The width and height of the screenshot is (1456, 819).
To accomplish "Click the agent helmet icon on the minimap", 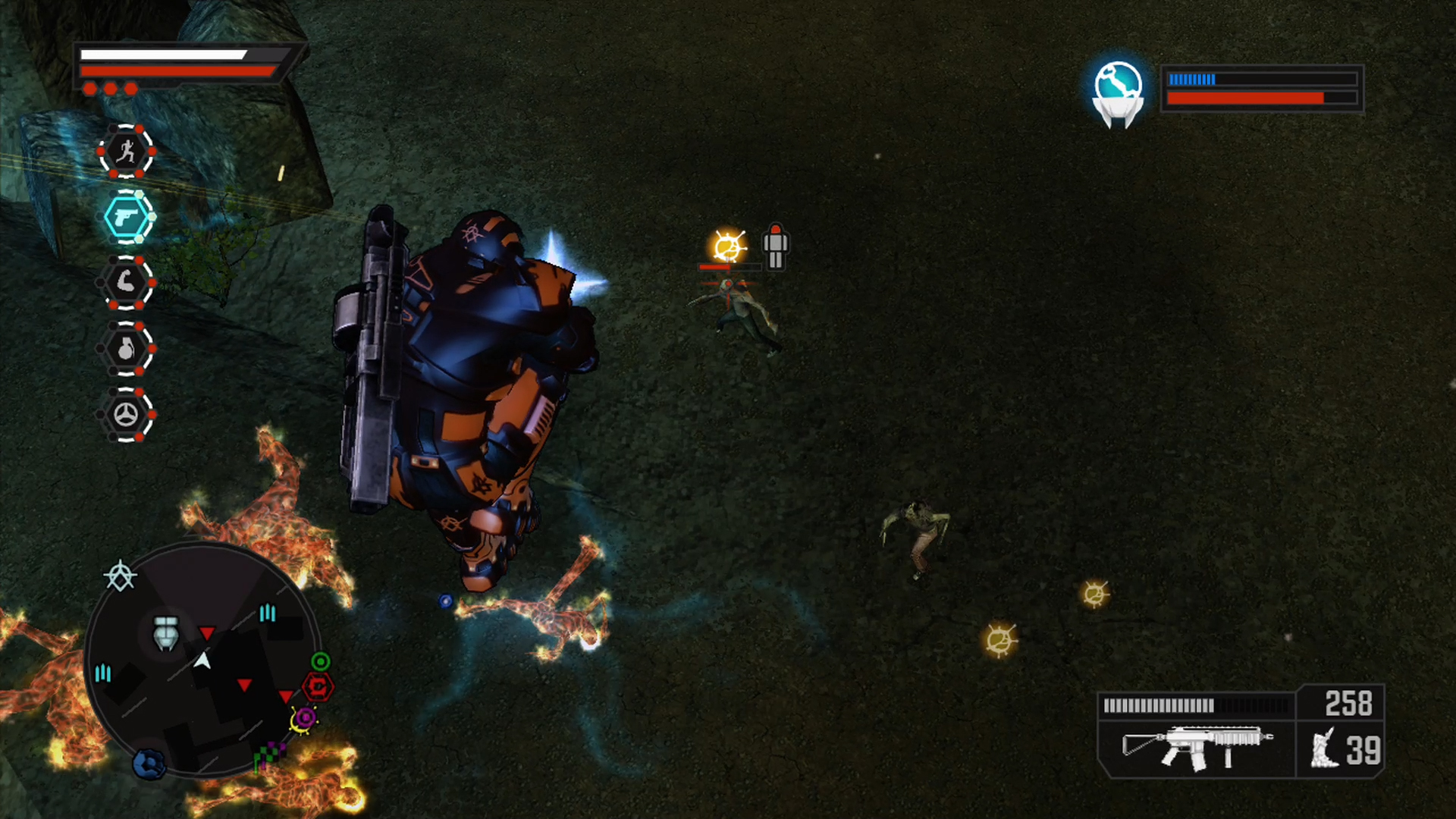I will (165, 632).
